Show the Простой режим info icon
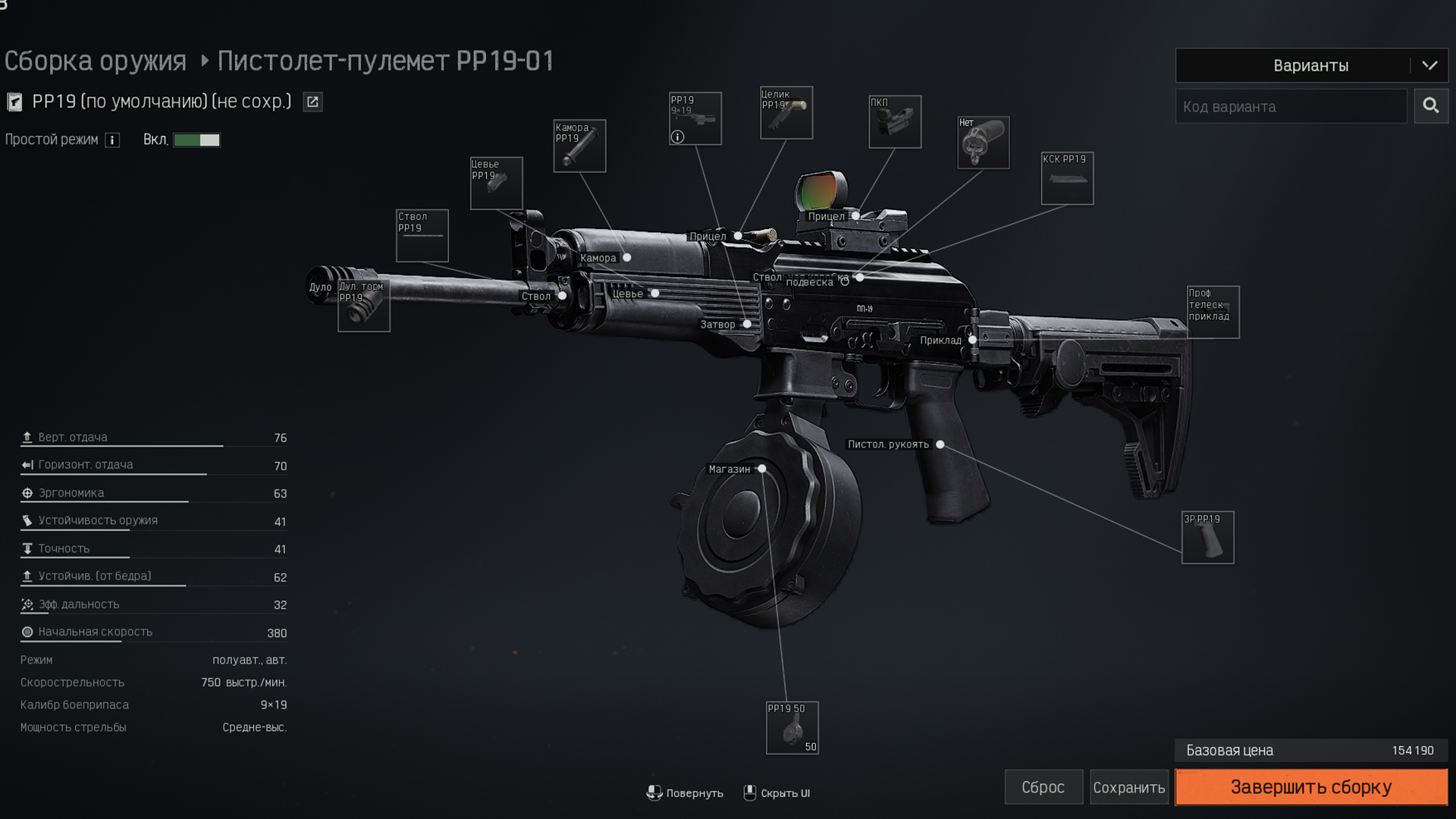 (112, 140)
